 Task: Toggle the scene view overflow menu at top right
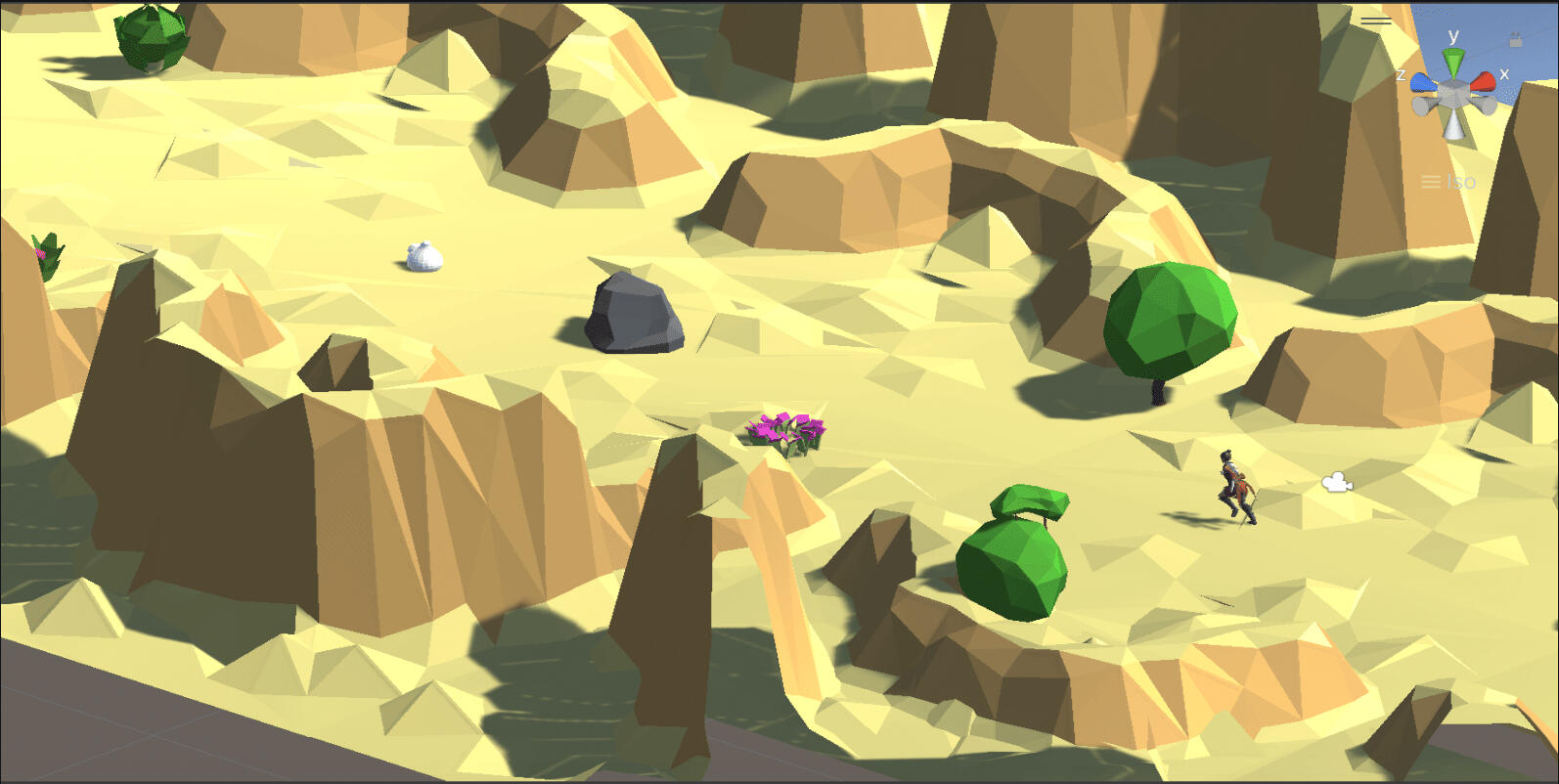coord(1376,22)
